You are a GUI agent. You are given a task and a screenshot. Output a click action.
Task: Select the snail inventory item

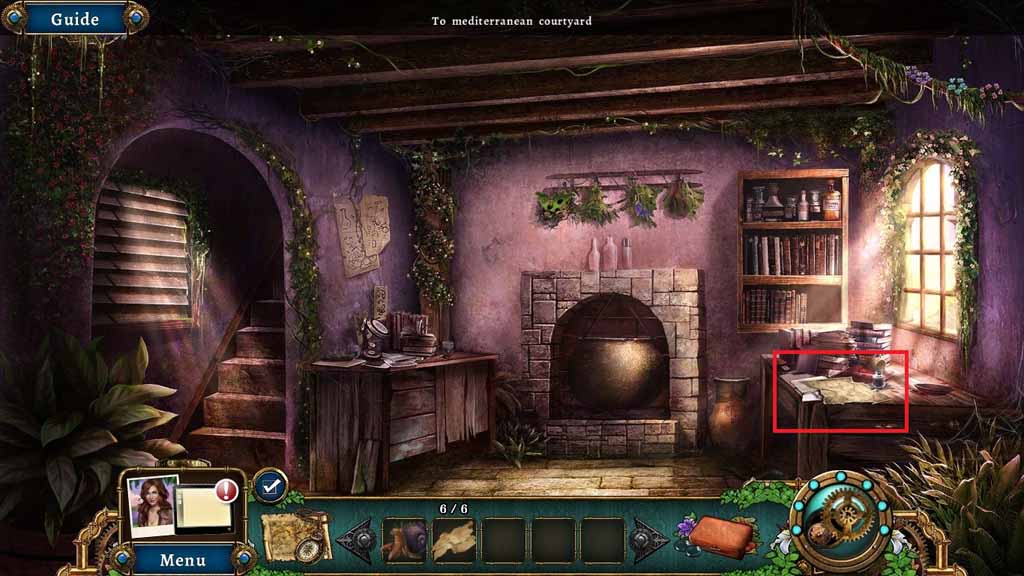coord(405,539)
